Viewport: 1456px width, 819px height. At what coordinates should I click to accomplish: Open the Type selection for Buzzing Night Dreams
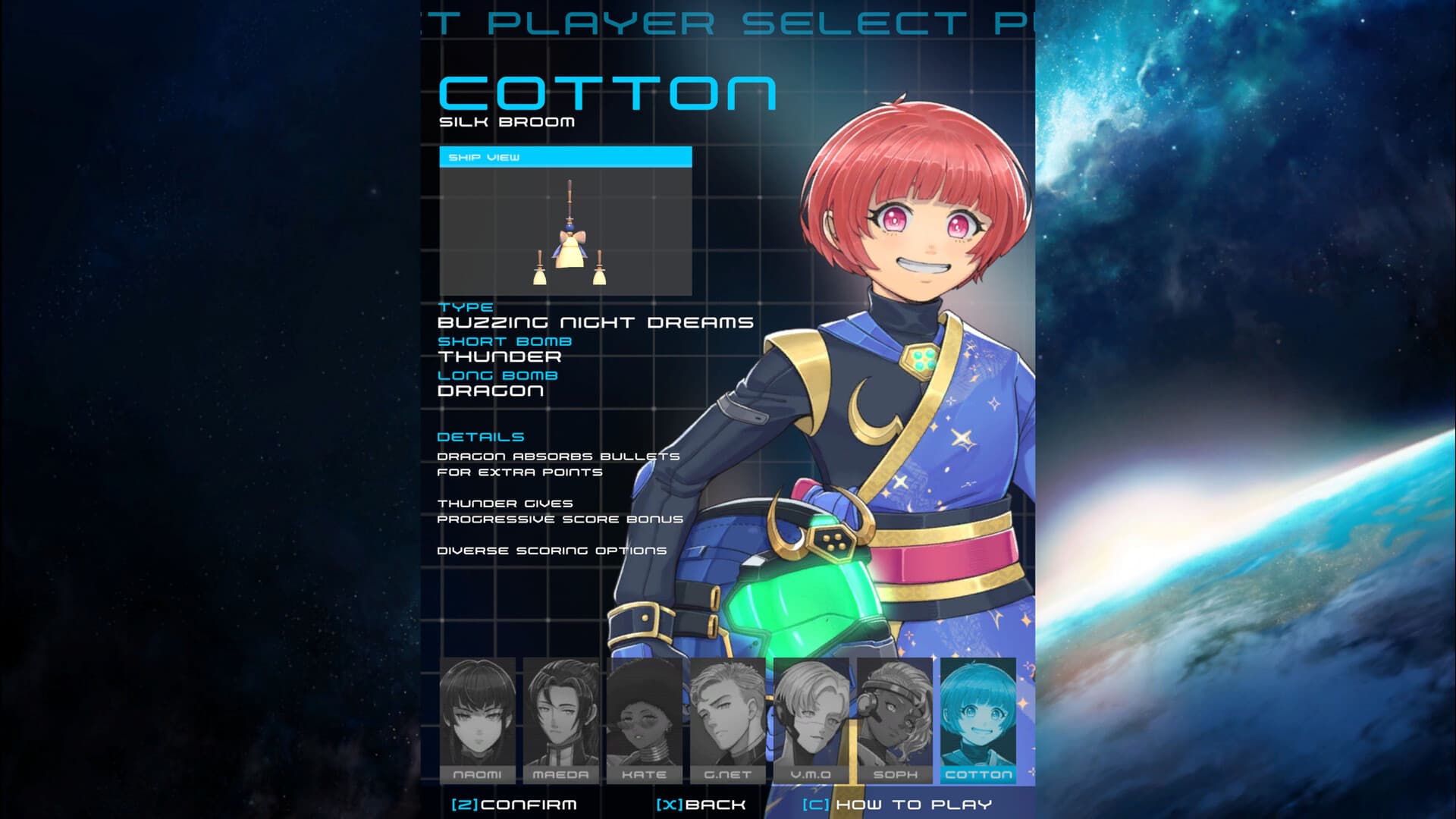click(x=595, y=321)
